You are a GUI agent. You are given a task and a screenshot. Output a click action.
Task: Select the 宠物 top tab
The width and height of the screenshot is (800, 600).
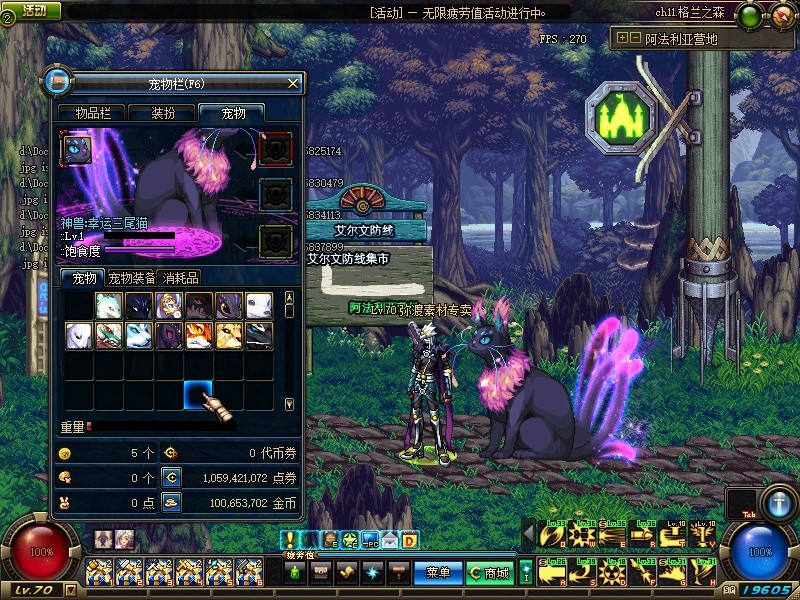(233, 113)
